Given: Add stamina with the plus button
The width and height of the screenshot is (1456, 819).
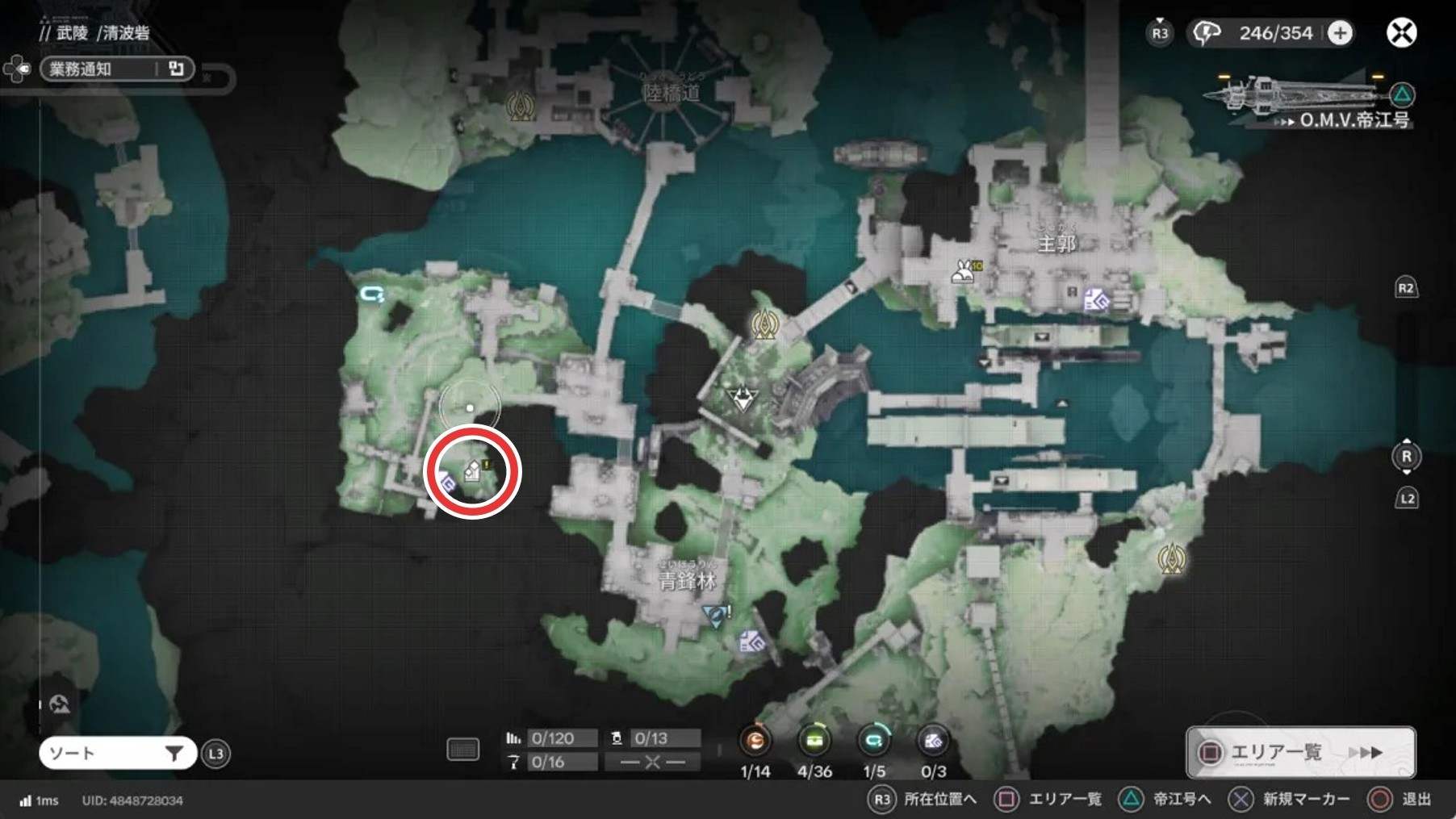Looking at the screenshot, I should tap(1340, 33).
